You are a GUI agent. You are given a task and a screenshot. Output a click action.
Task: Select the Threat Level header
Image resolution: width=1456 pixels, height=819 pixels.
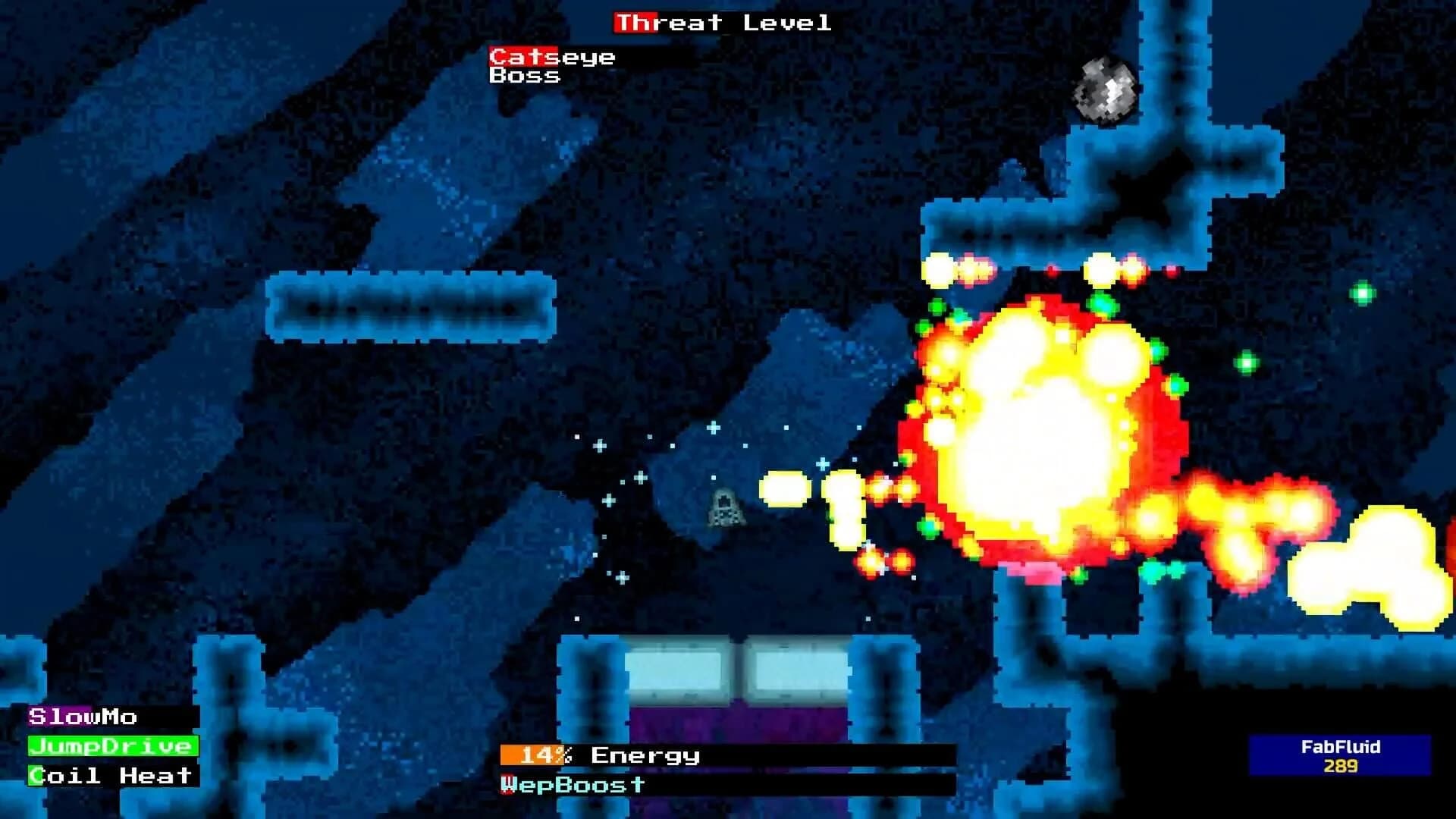pyautogui.click(x=720, y=21)
